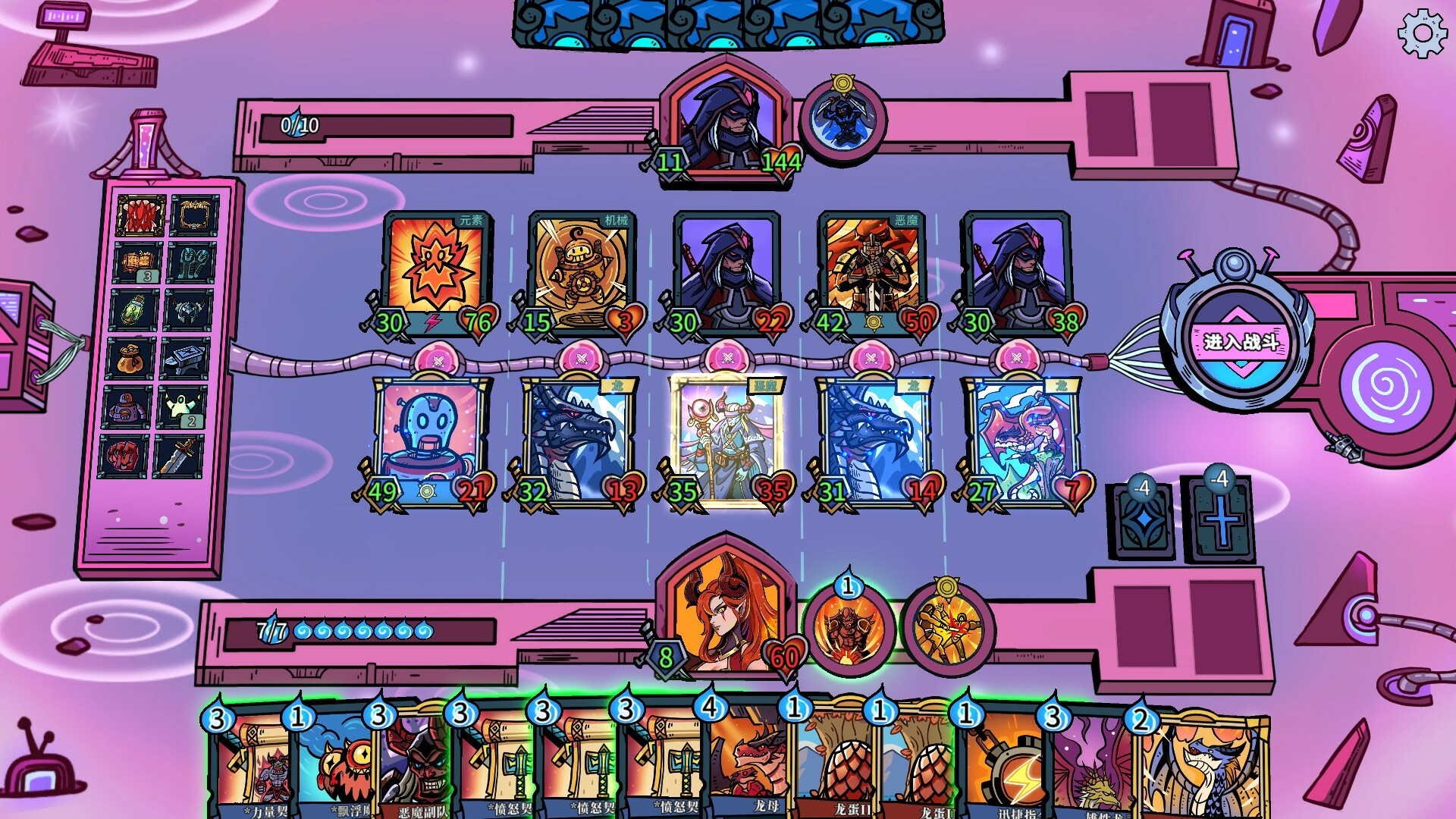The width and height of the screenshot is (1456, 819).
Task: Select the flaming sword item in inventory
Action: 190,459
